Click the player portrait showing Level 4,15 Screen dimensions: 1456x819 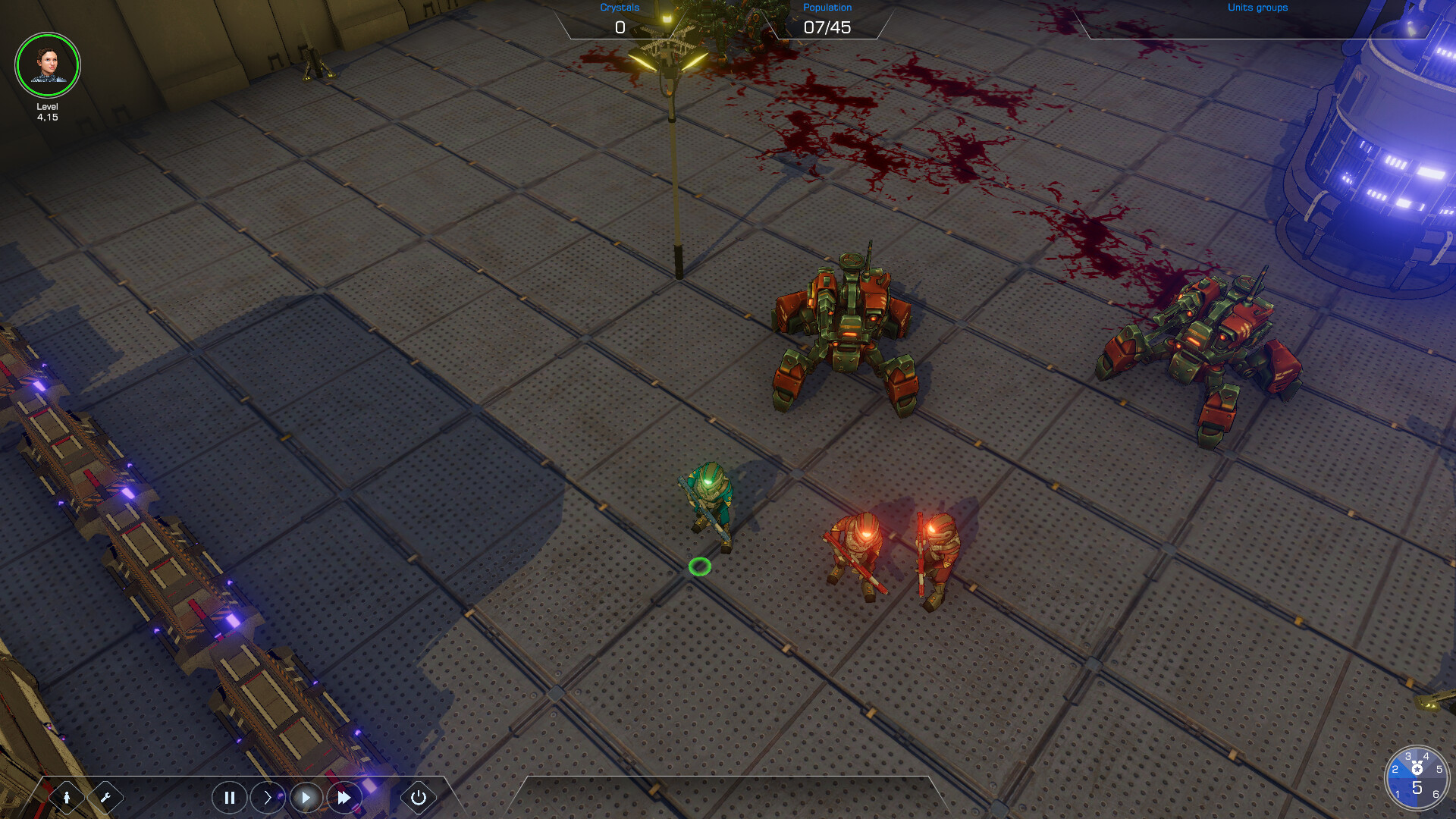[48, 66]
